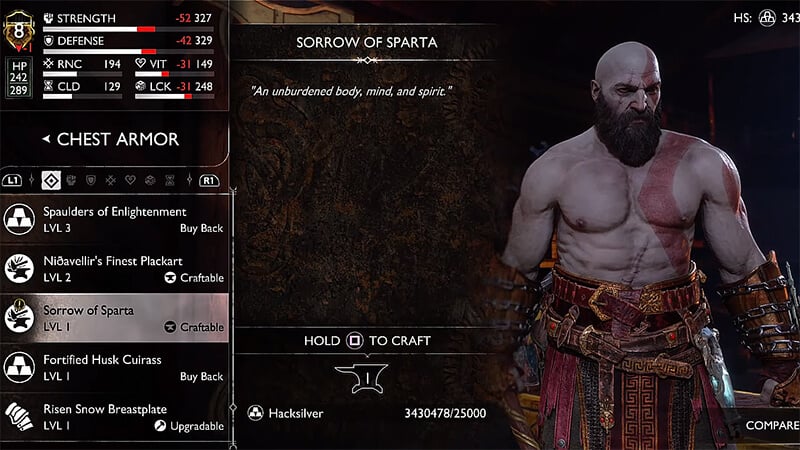Switch to the strength fist stat tab
Image resolution: width=800 pixels, height=450 pixels.
point(70,181)
